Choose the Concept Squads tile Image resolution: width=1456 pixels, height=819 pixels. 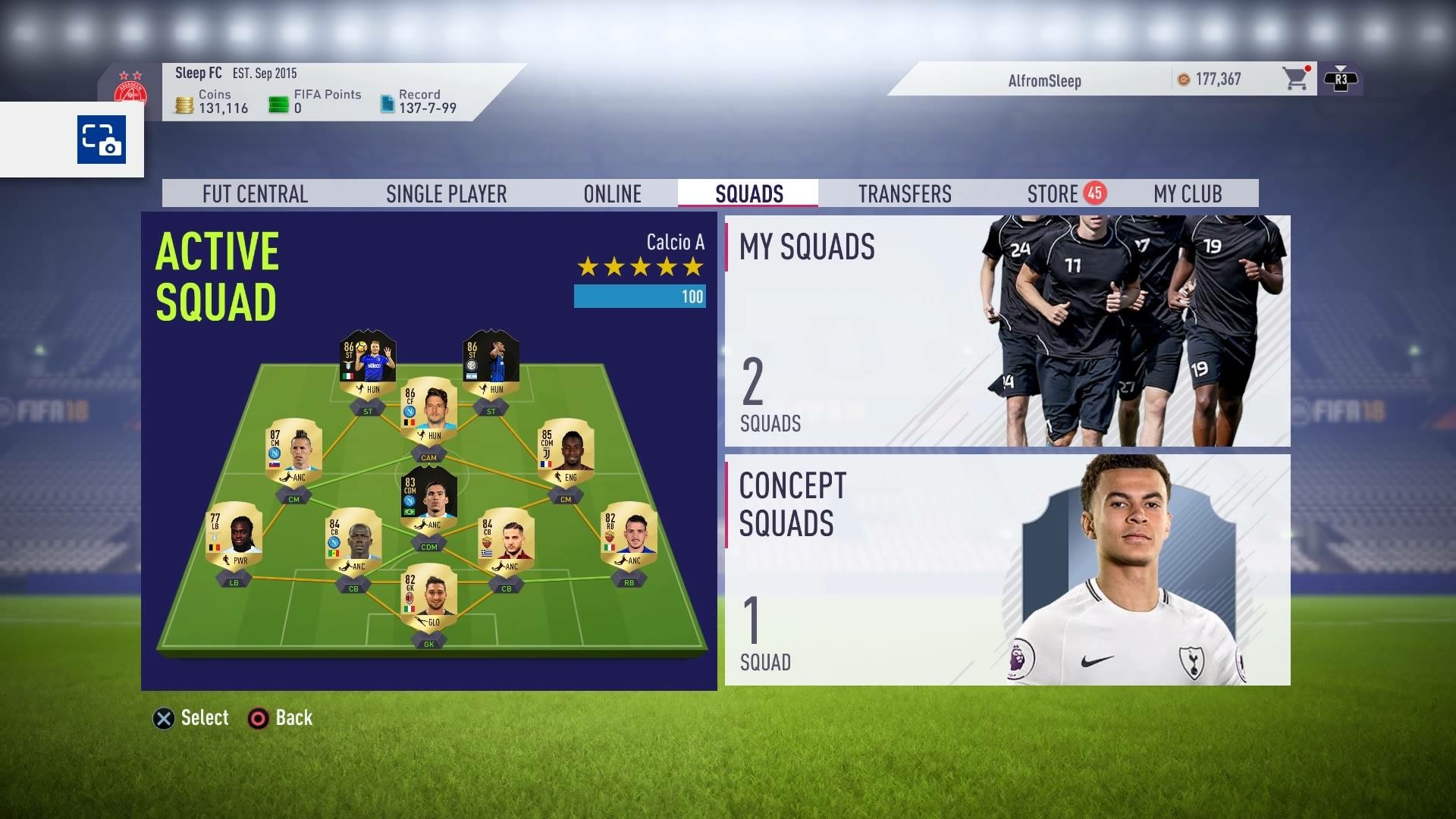1007,570
